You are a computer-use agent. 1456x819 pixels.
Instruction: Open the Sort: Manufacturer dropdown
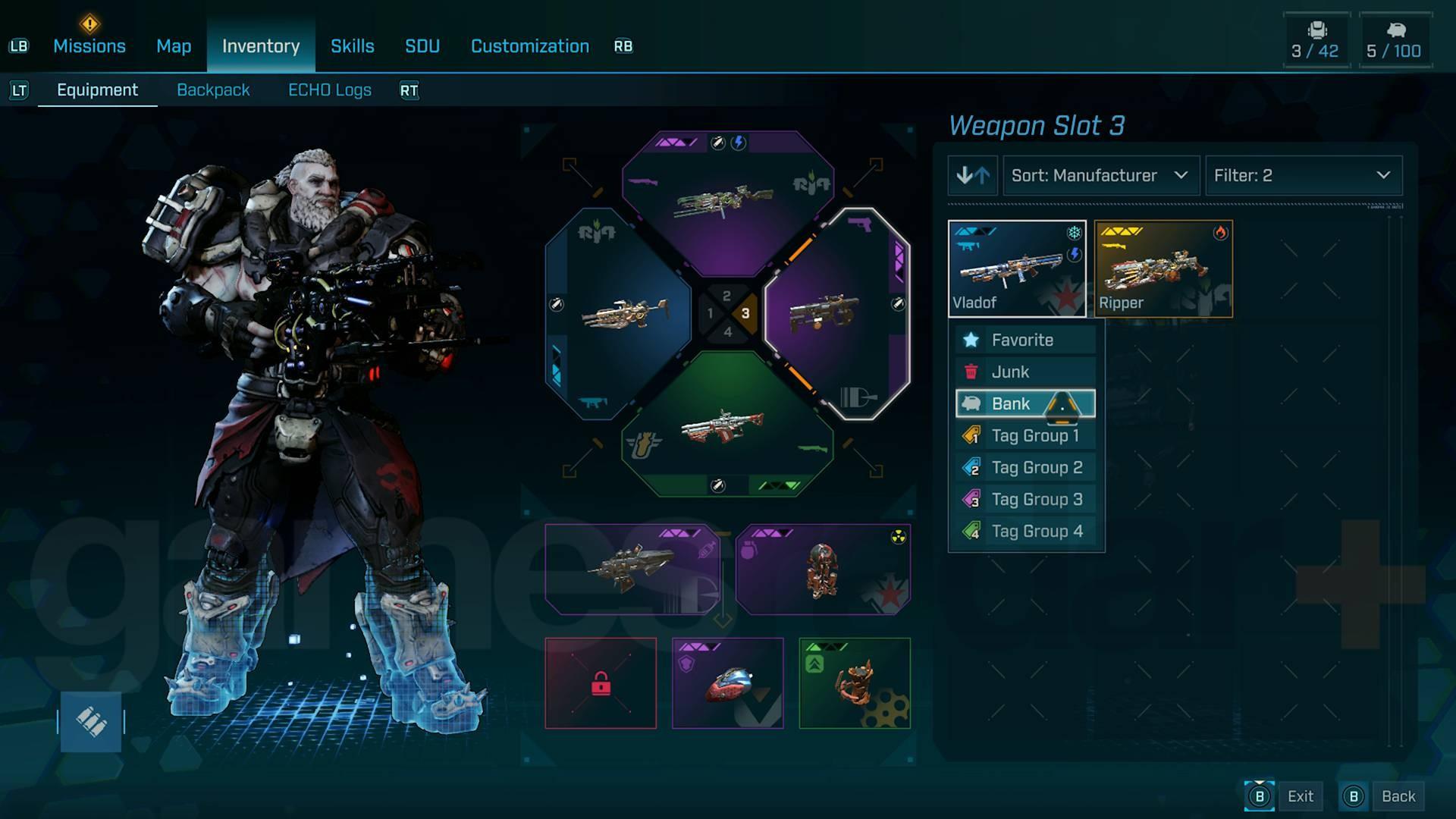pos(1100,176)
